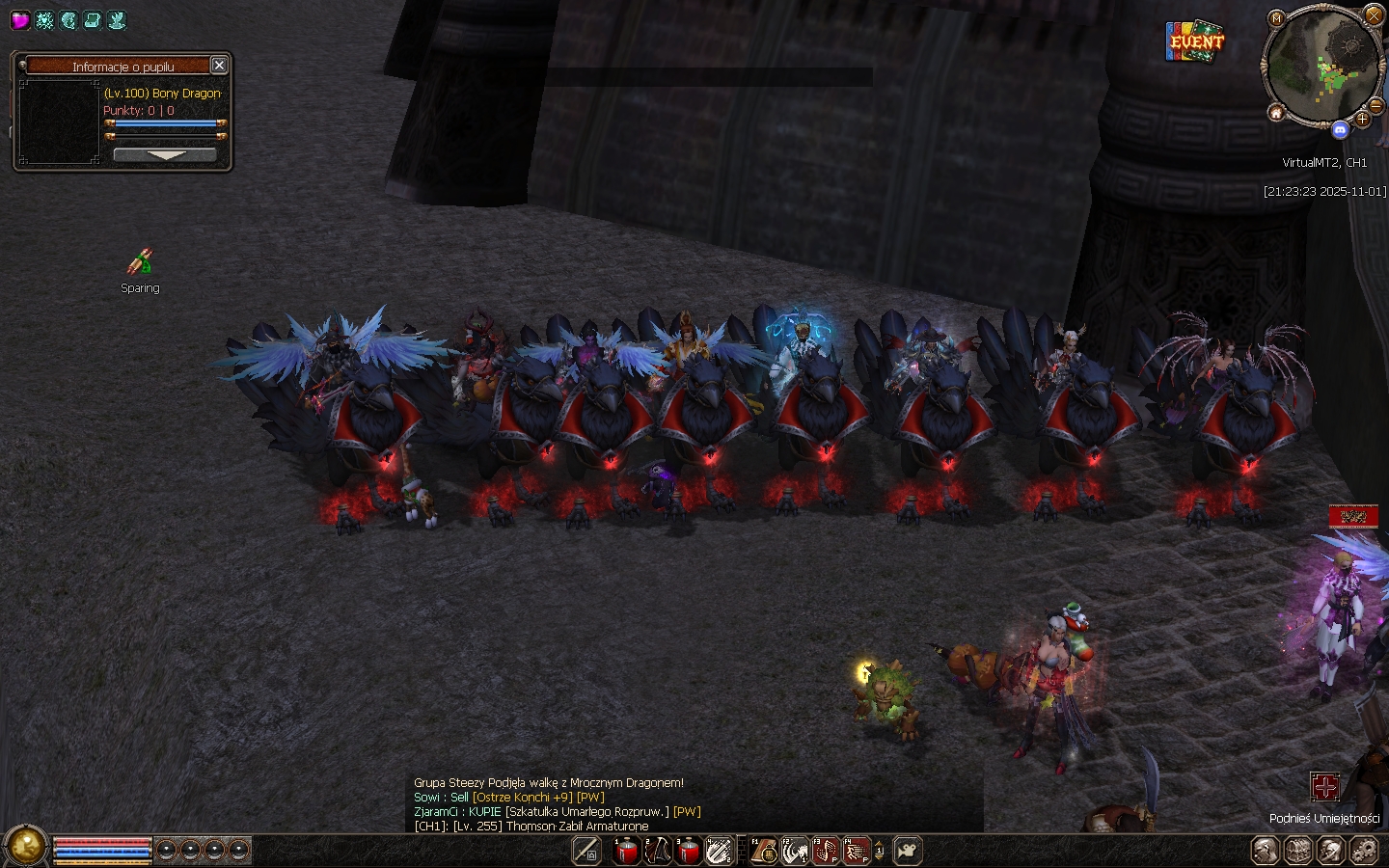Select the pink potion buff icon

pyautogui.click(x=19, y=19)
